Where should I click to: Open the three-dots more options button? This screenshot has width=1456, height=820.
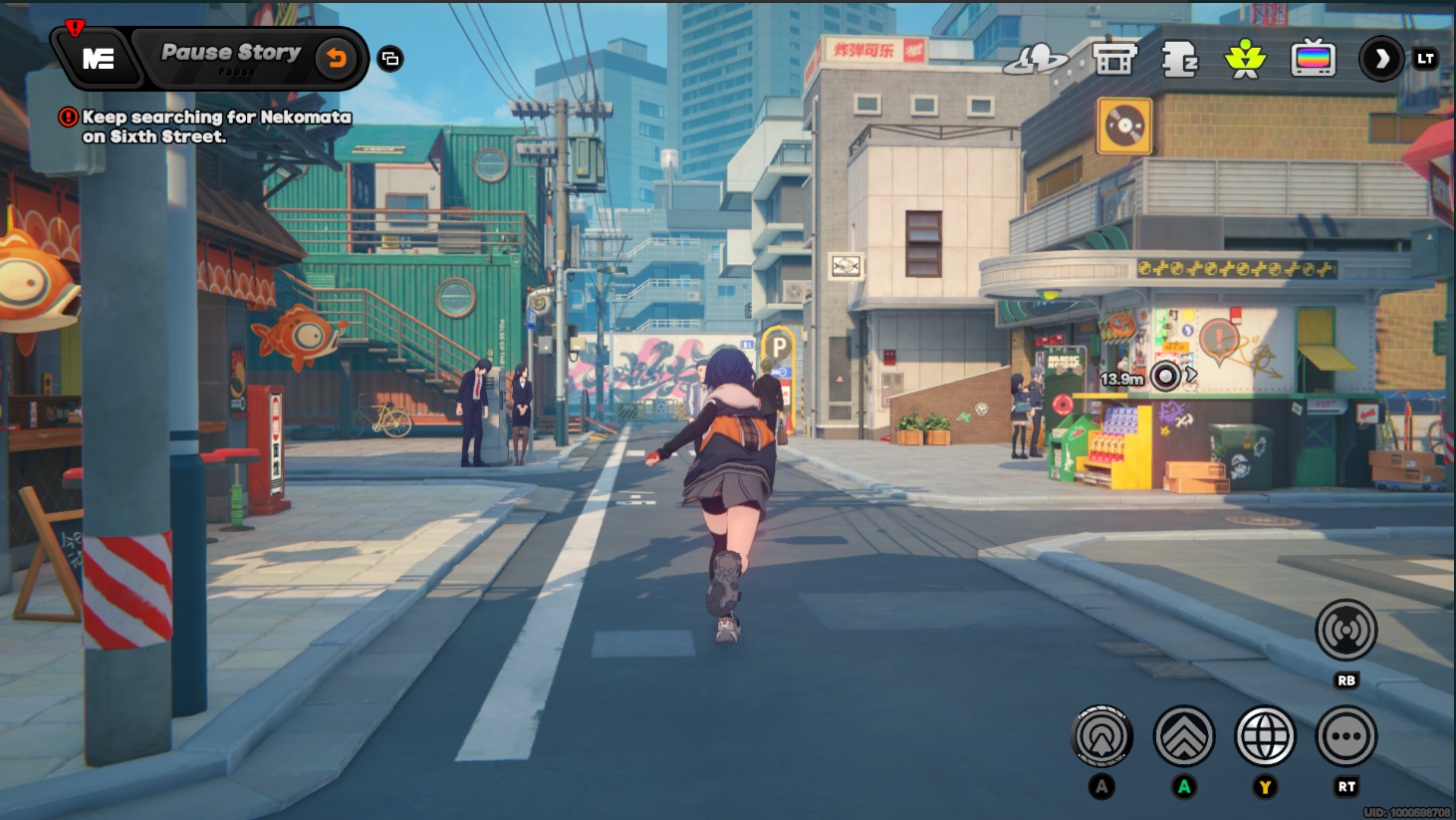click(x=1345, y=736)
